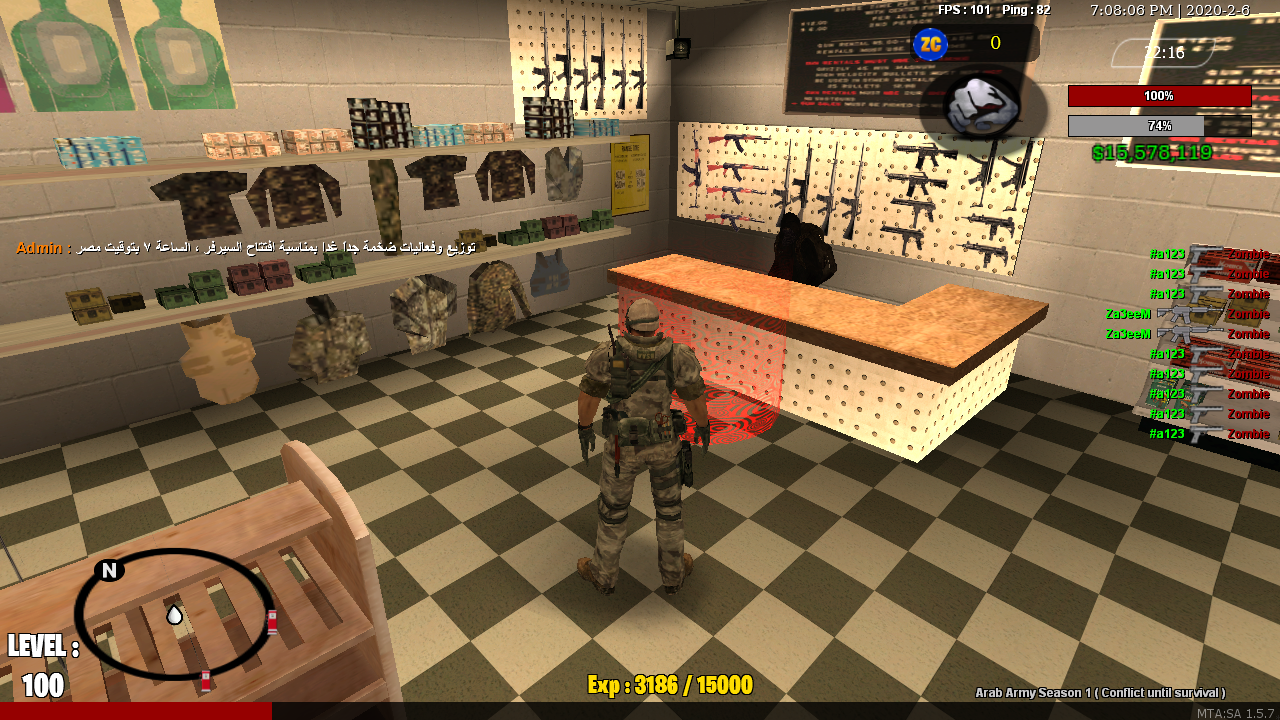
Task: Click the blue ZC coin icon
Action: pos(931,44)
